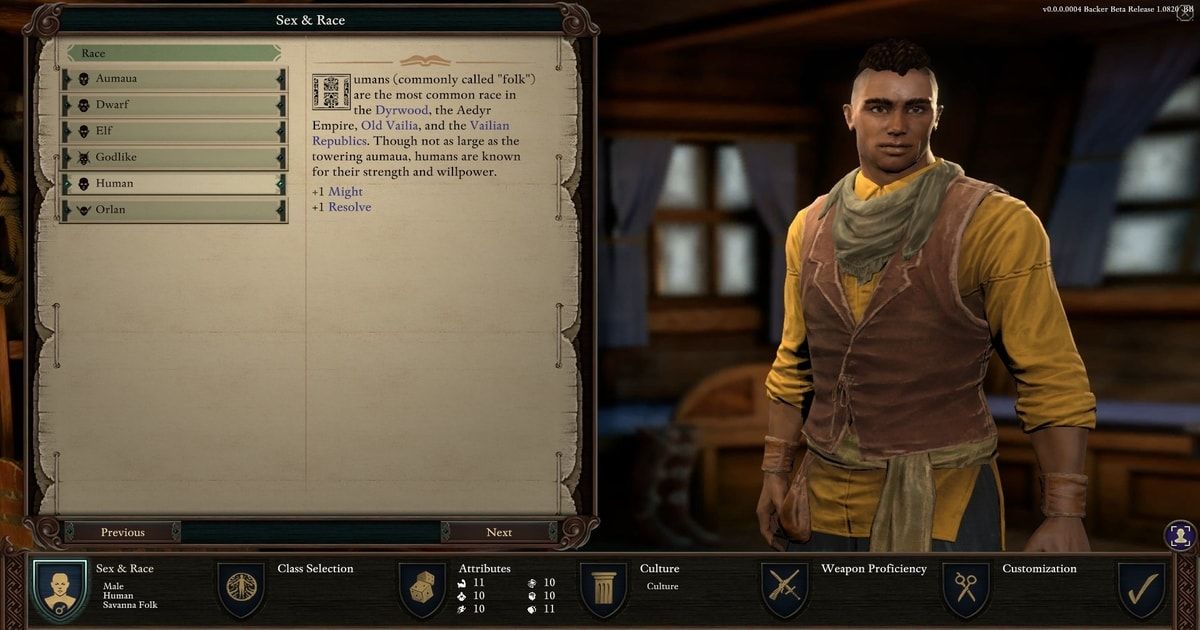1200x630 pixels.
Task: Open the Customization step
Action: point(966,588)
